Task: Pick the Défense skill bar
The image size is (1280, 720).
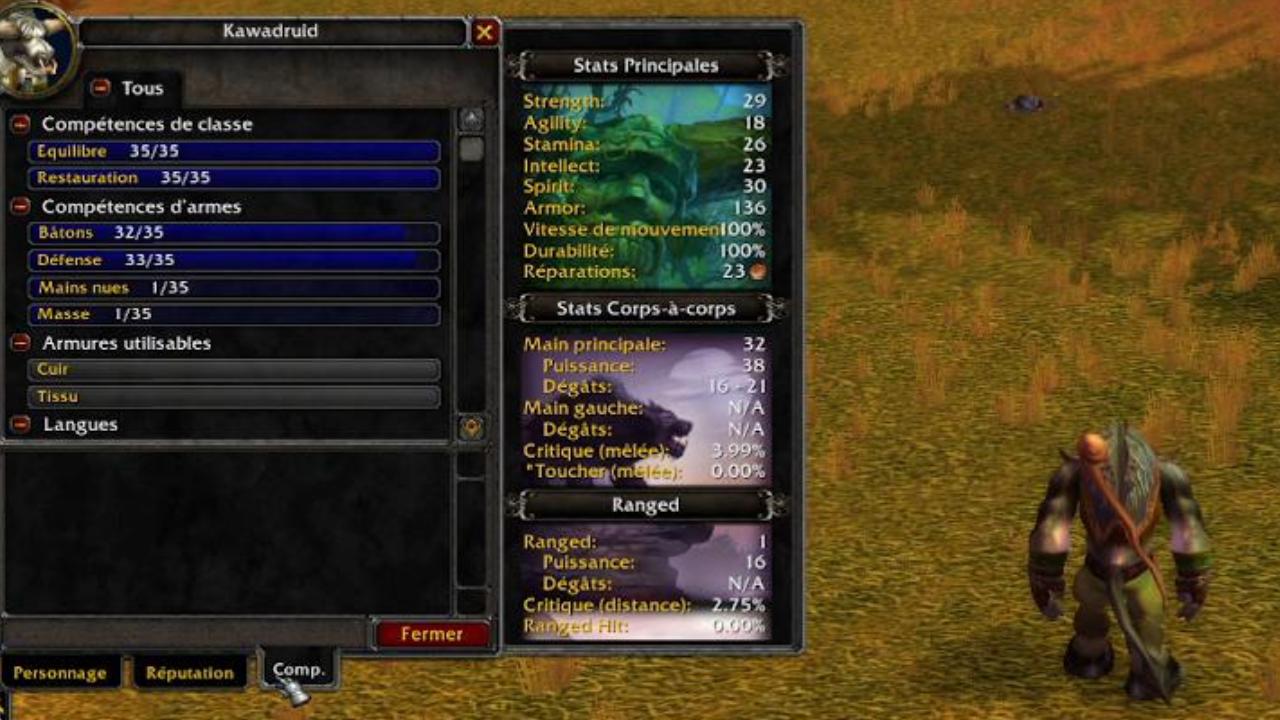Action: [x=235, y=260]
